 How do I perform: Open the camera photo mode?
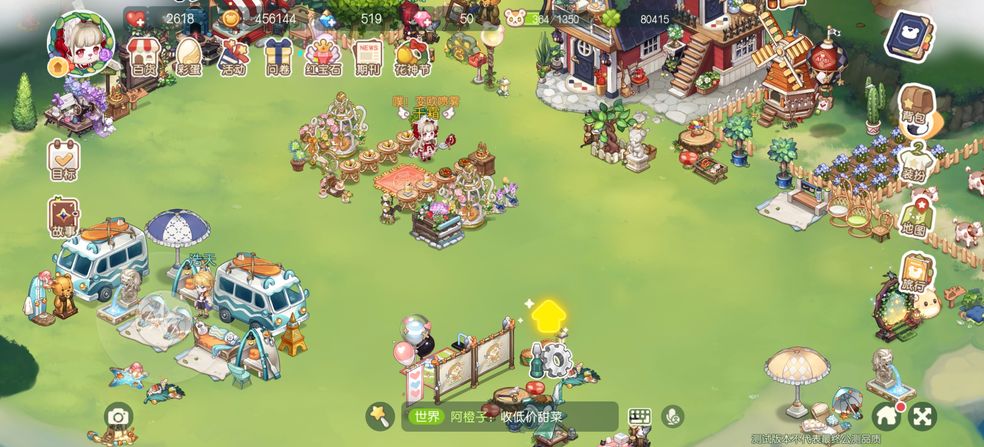tap(118, 417)
